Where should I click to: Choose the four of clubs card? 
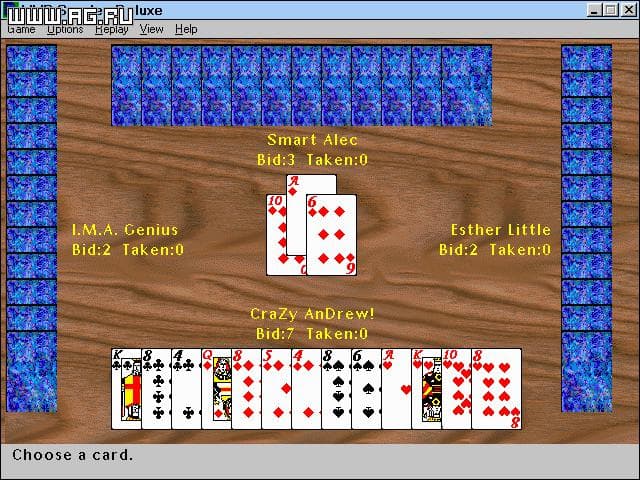coord(185,388)
